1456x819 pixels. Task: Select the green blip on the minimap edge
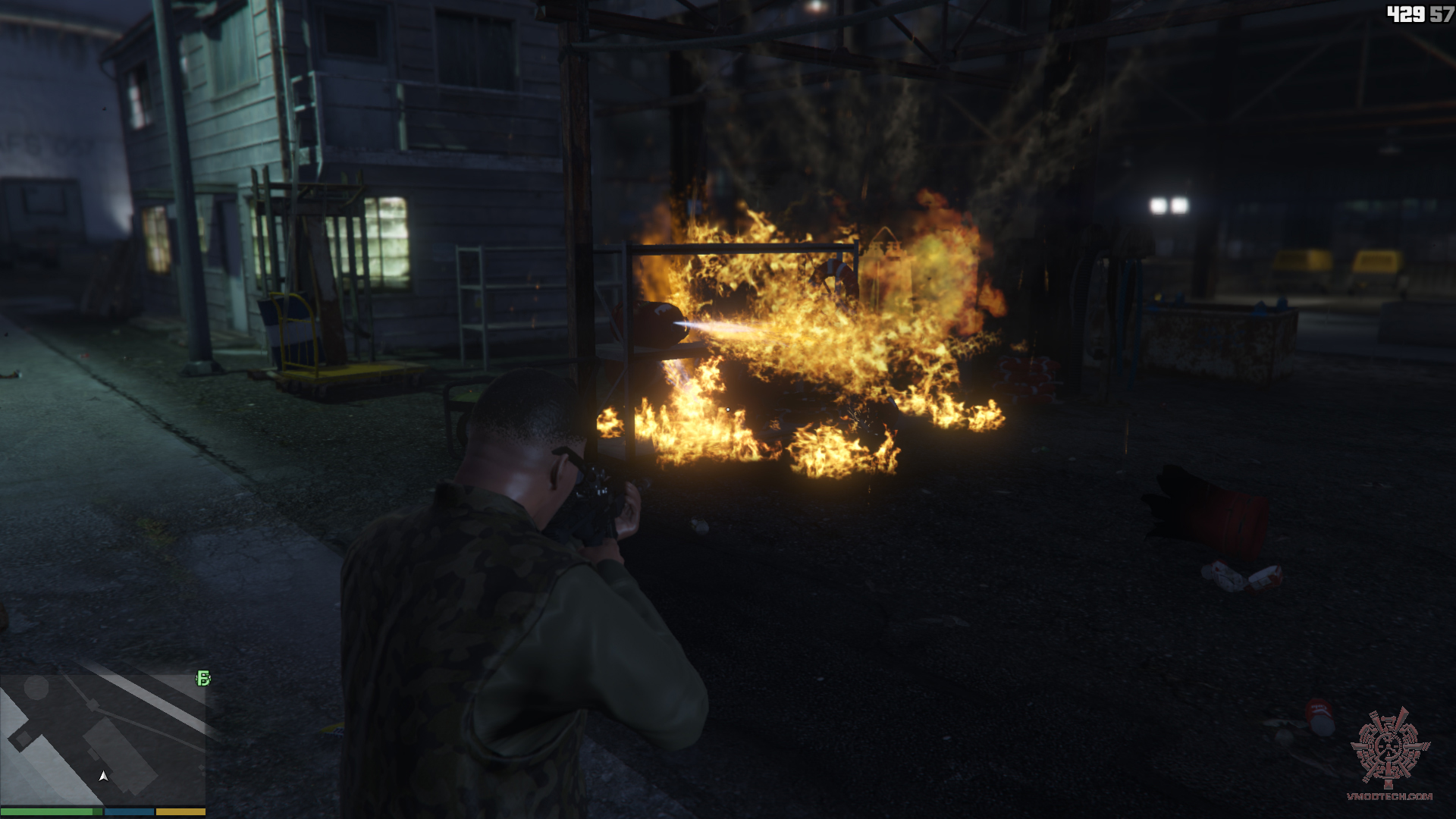pyautogui.click(x=203, y=678)
